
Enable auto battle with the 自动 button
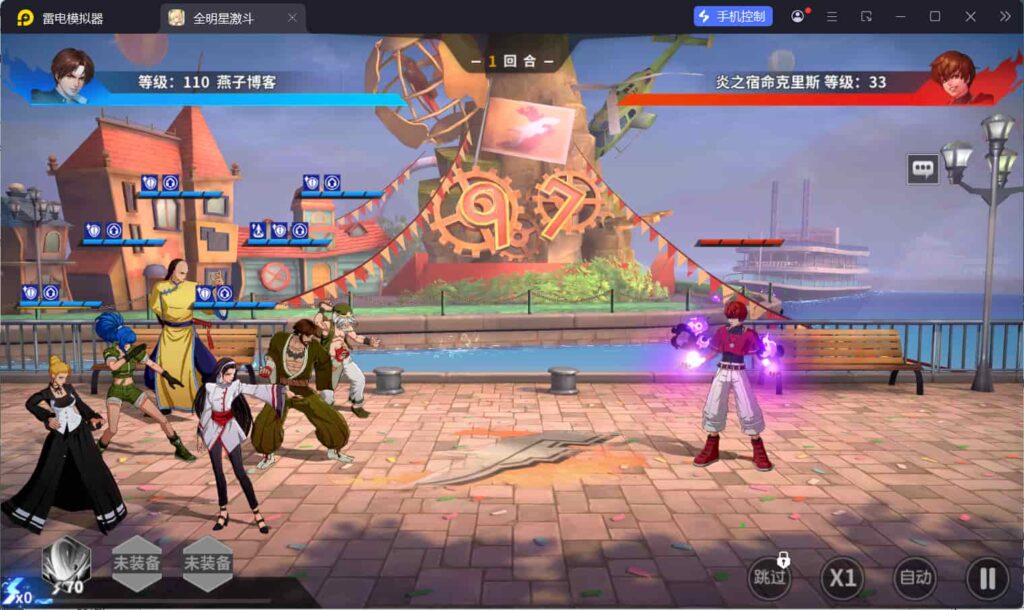[x=915, y=578]
